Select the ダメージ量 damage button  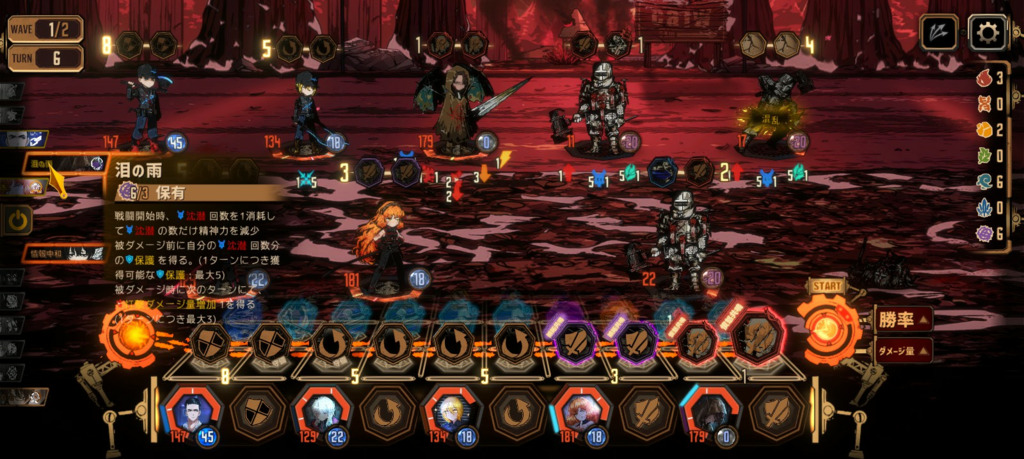tap(904, 350)
